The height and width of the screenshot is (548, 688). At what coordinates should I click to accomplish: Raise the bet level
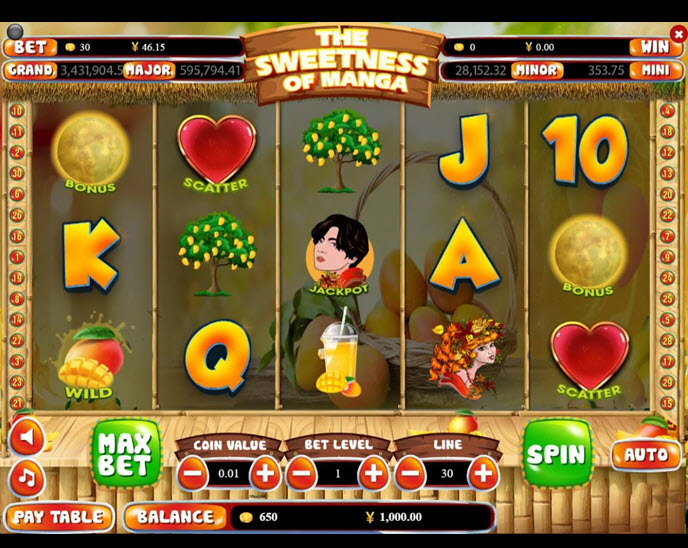point(374,472)
